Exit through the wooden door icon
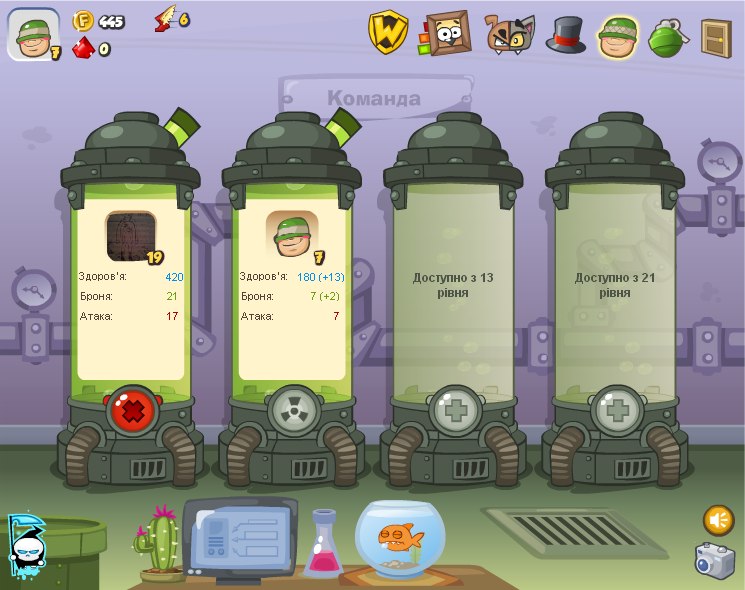 715,37
